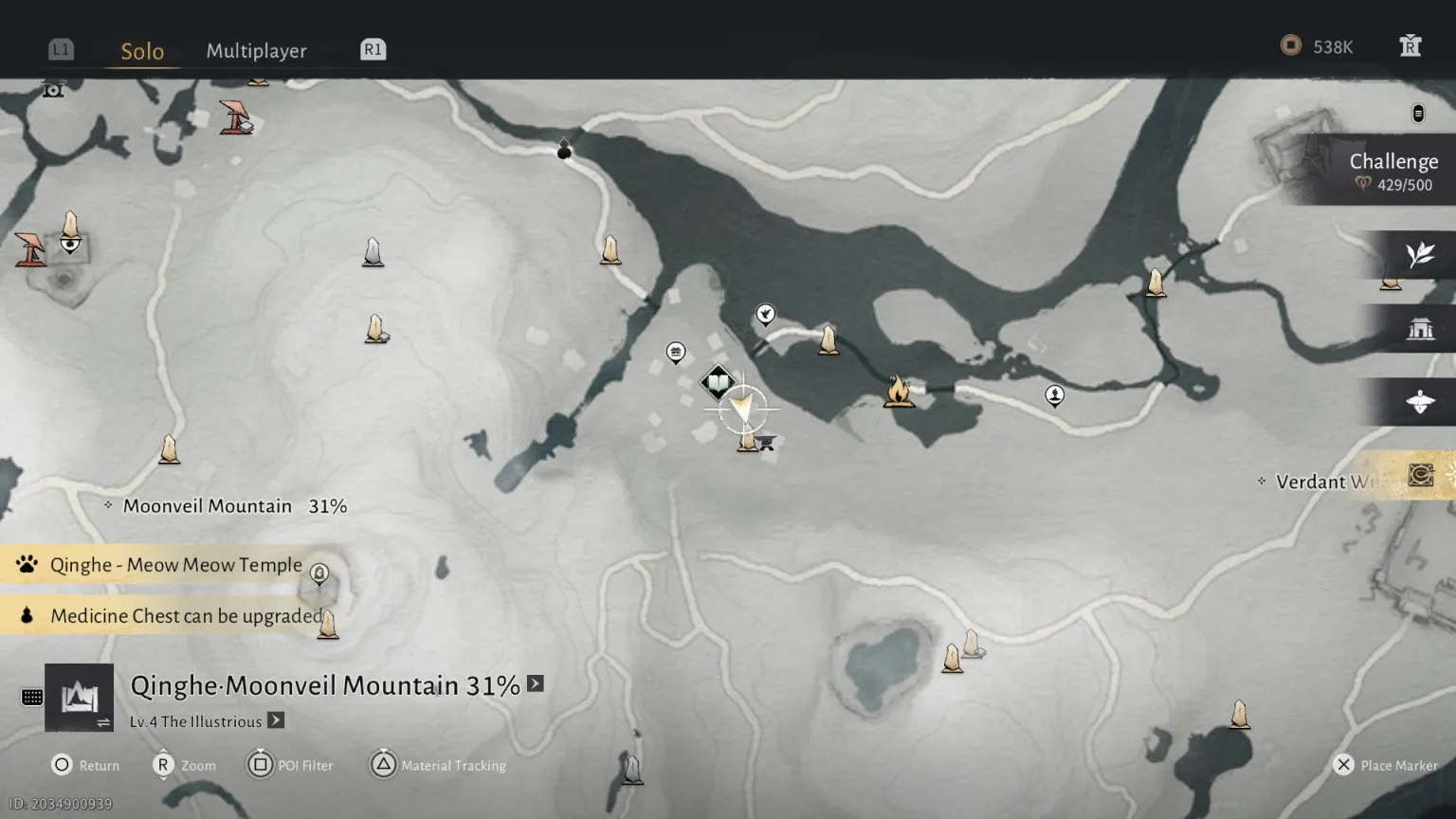Open the top-right shrine gate icon
Viewport: 1456px width, 819px height.
point(1410,46)
